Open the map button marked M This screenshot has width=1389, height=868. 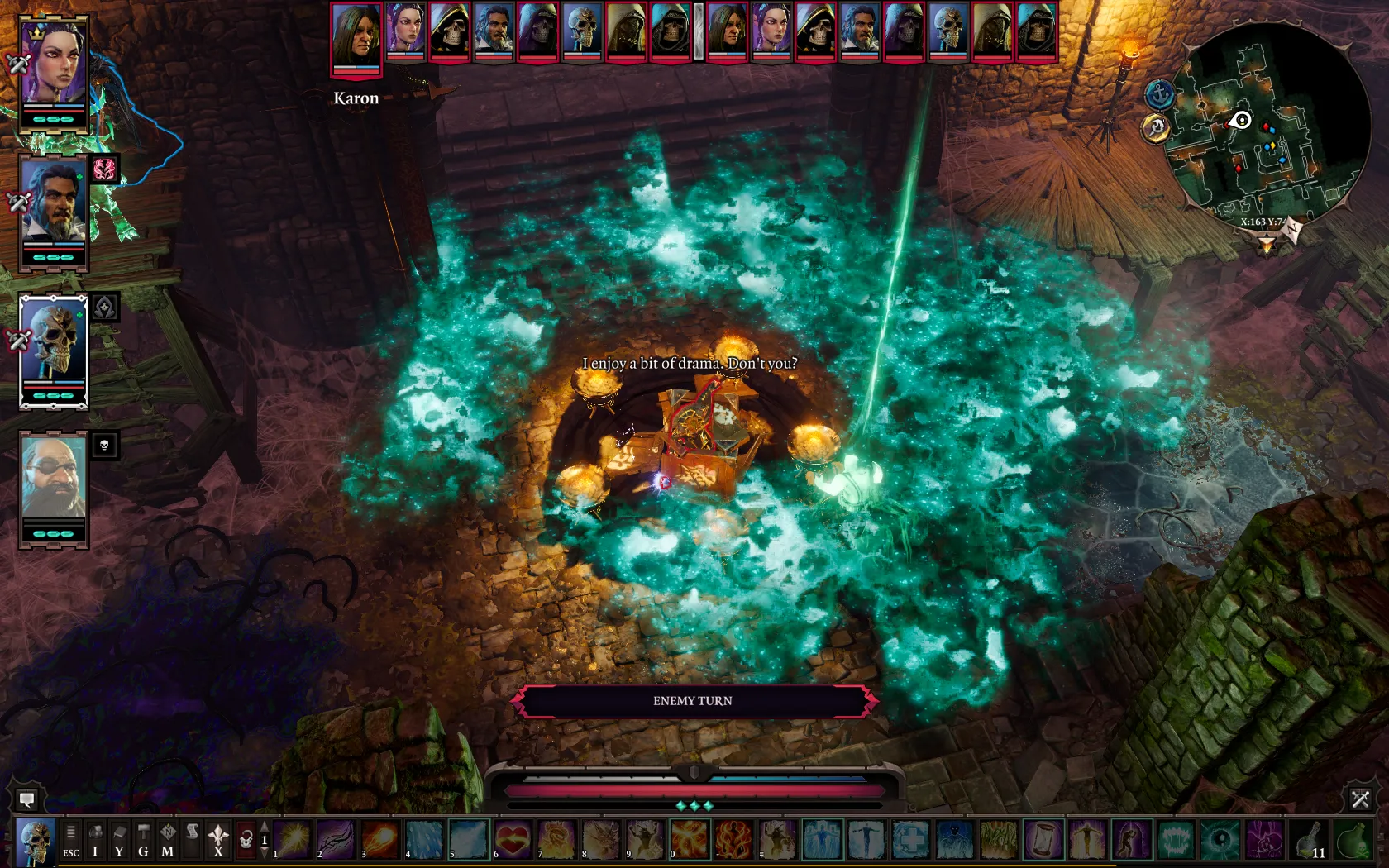[x=168, y=839]
